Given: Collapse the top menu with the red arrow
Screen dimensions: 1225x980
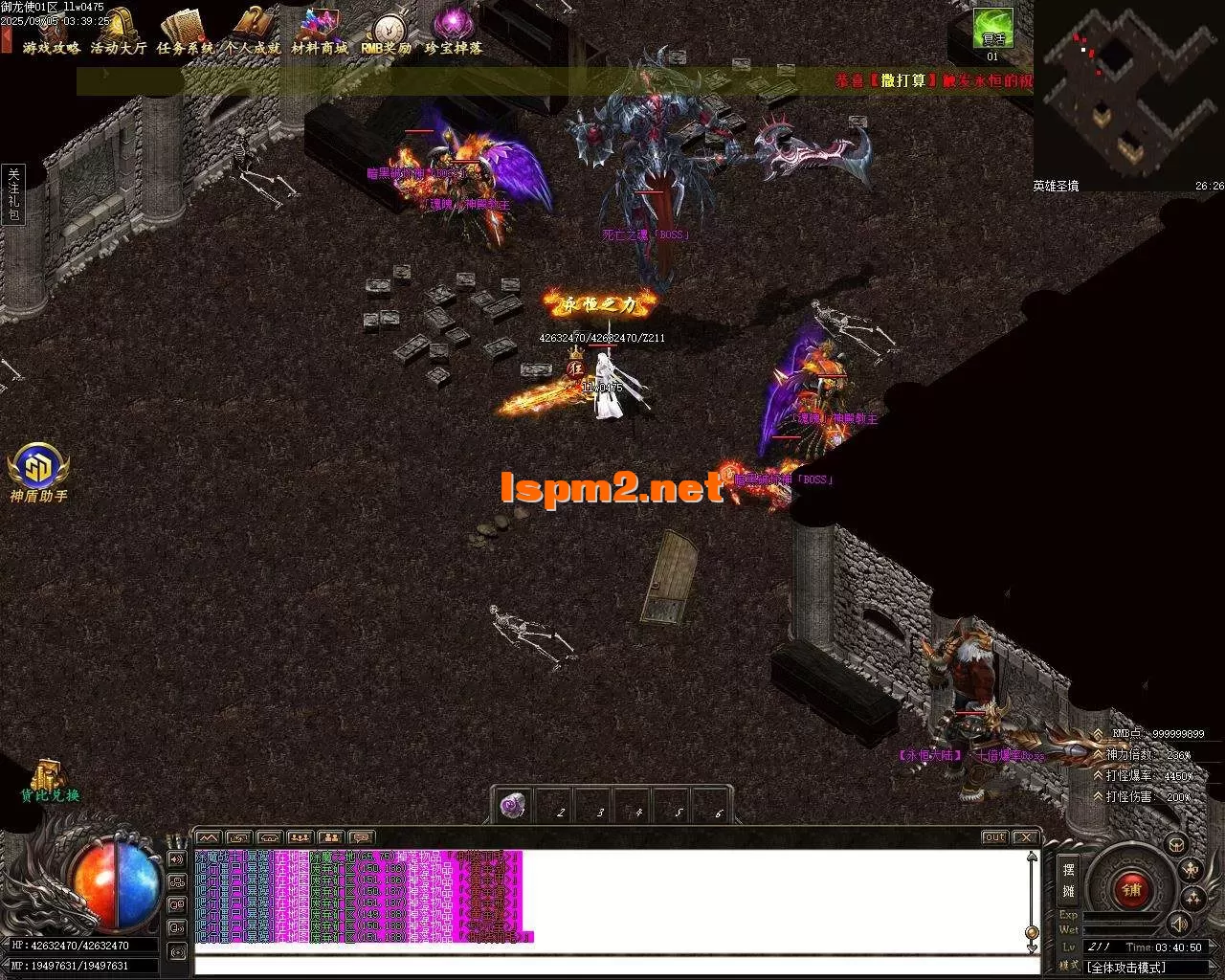Looking at the screenshot, I should [6, 39].
